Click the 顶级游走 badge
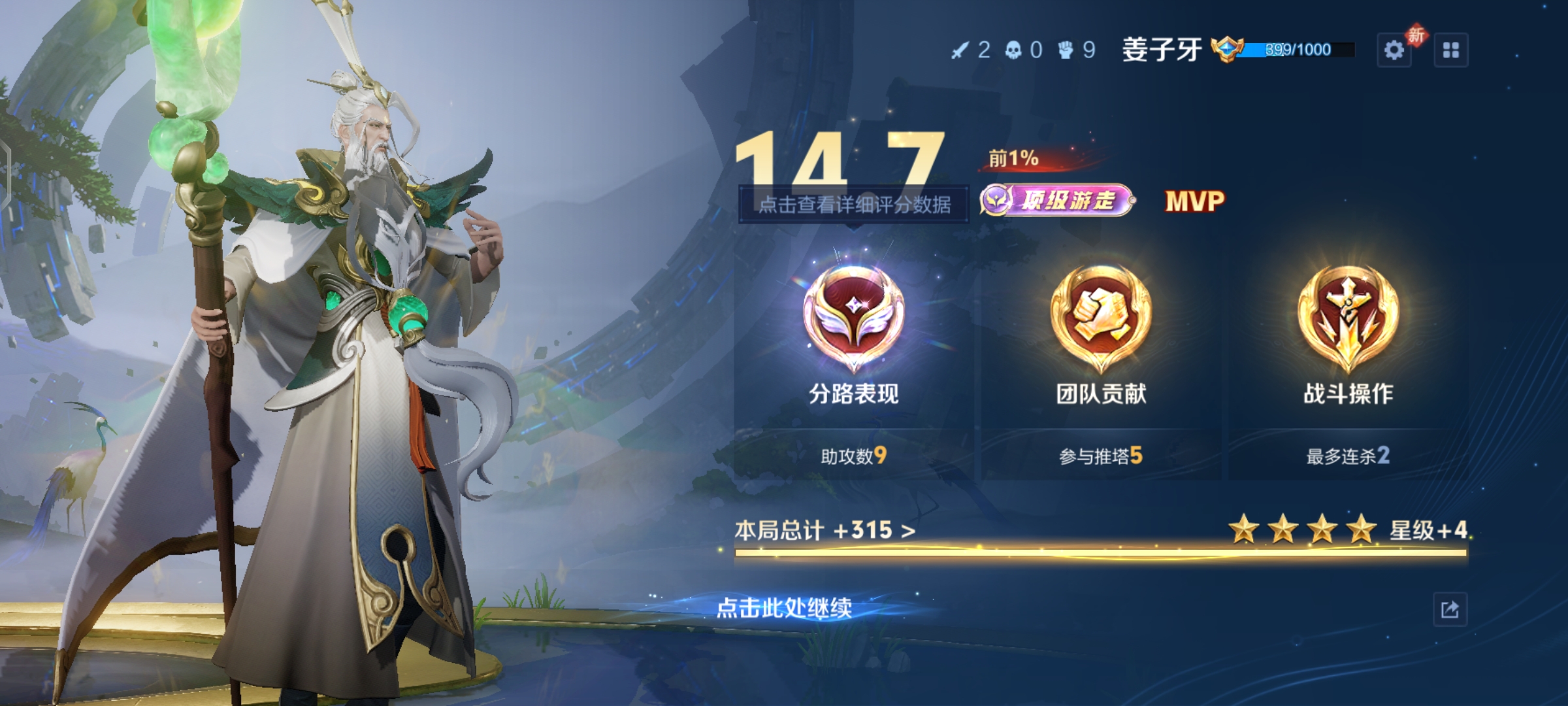 (1057, 200)
